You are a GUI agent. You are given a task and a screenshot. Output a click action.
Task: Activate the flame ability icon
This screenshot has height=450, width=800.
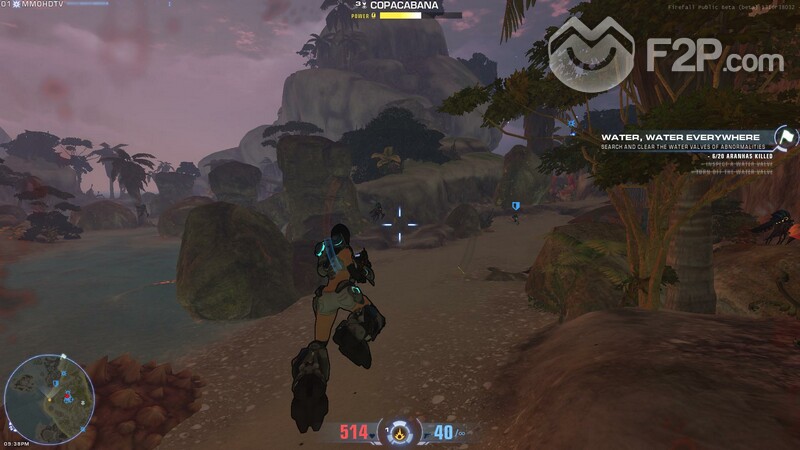(x=400, y=433)
